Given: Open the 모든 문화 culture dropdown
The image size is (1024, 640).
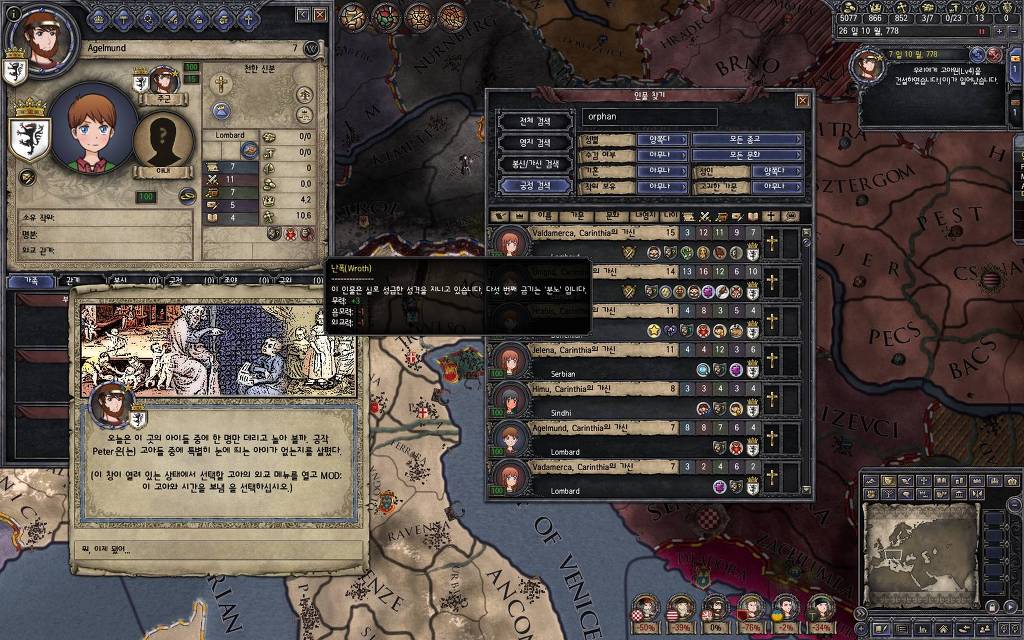Looking at the screenshot, I should pyautogui.click(x=748, y=155).
